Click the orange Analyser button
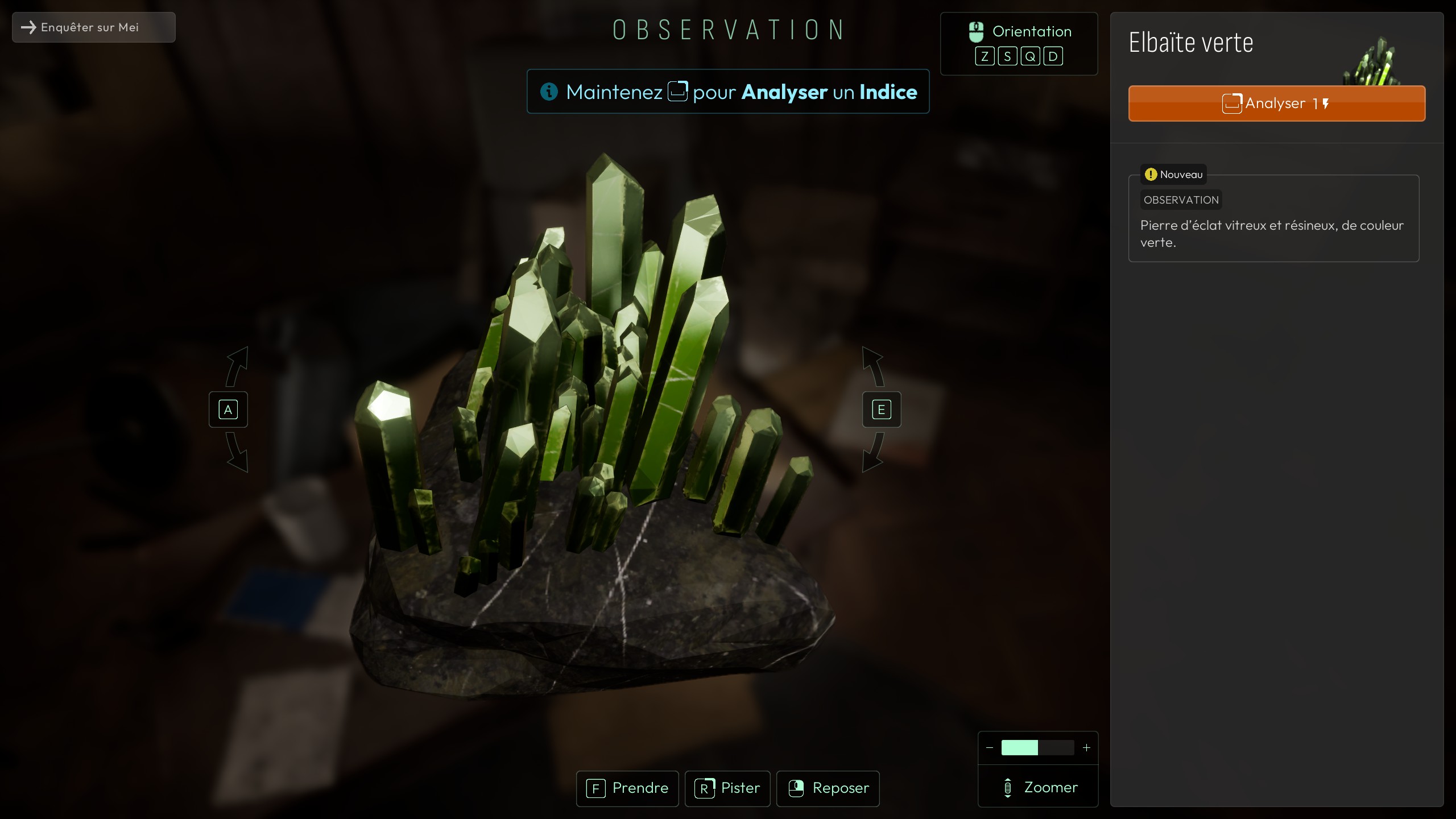 [1276, 104]
